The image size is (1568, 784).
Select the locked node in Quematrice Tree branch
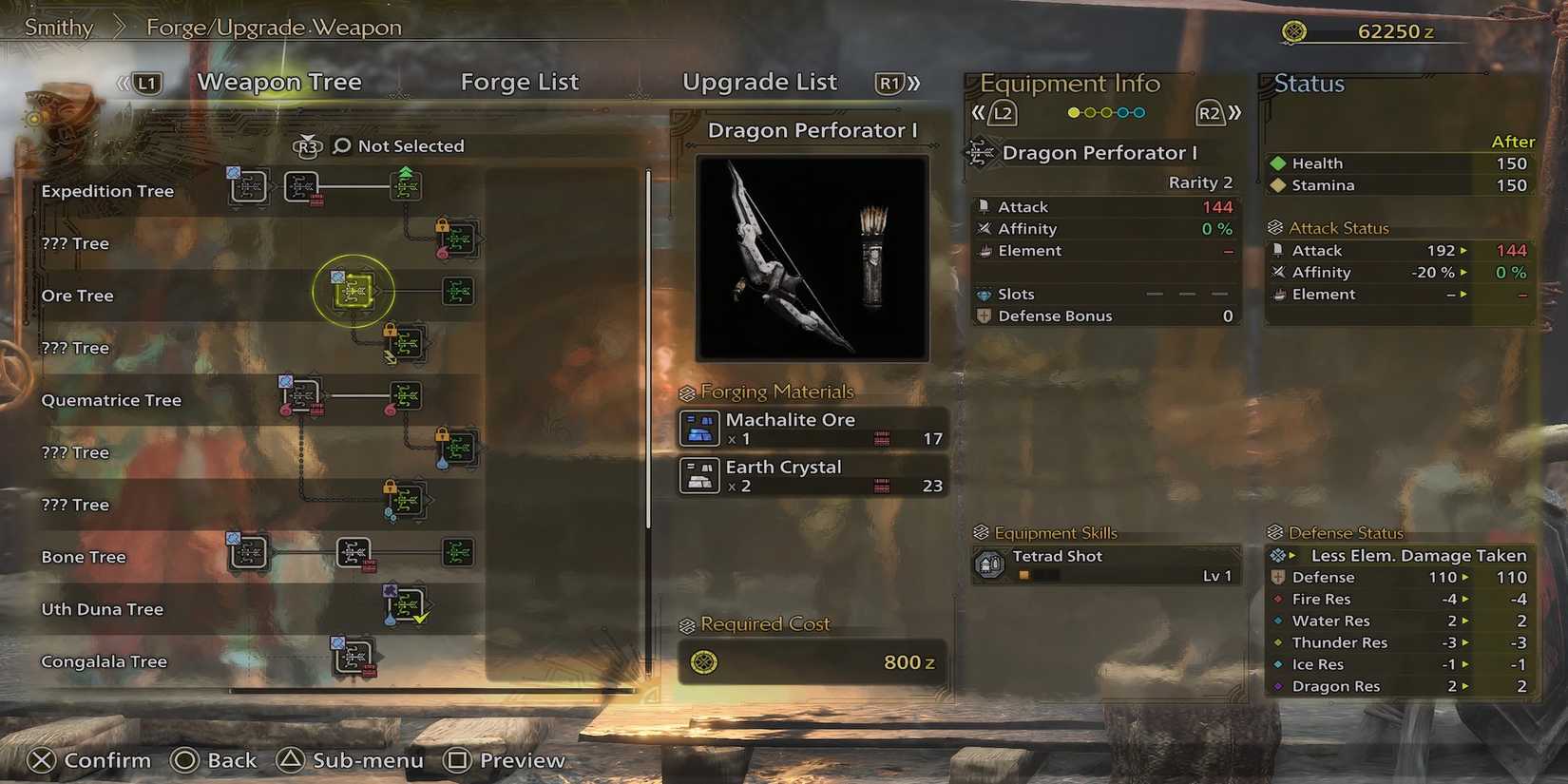(x=459, y=447)
